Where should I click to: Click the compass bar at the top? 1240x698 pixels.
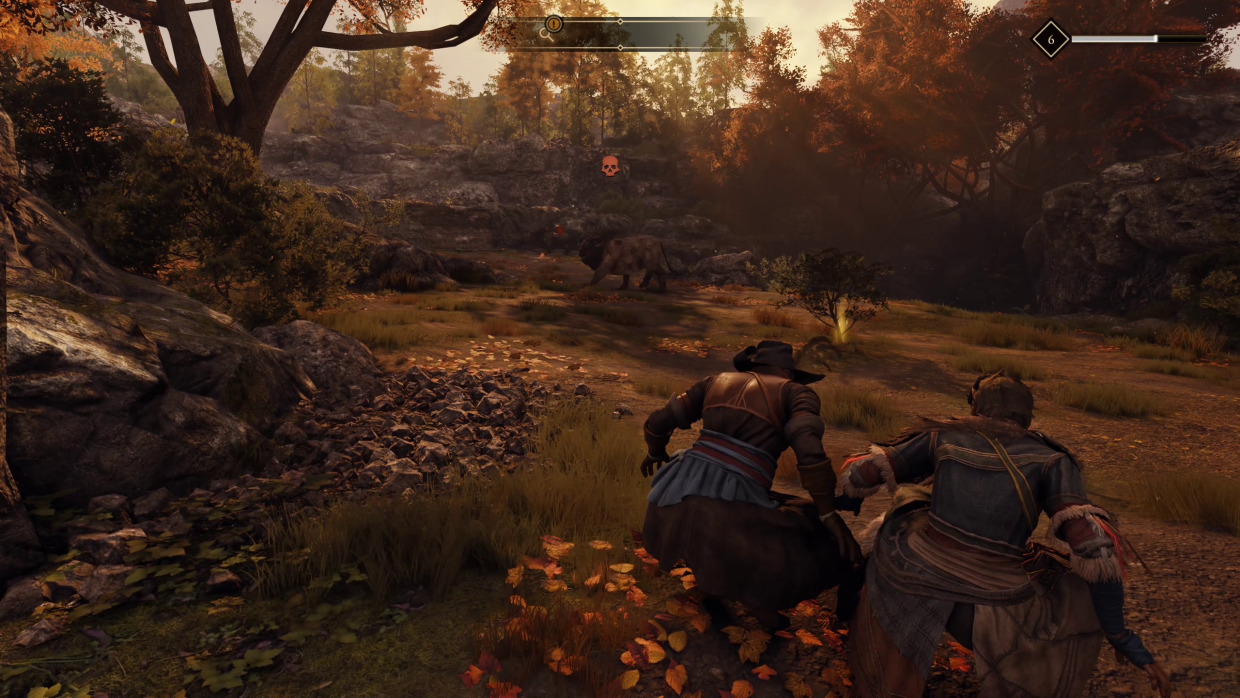640,33
